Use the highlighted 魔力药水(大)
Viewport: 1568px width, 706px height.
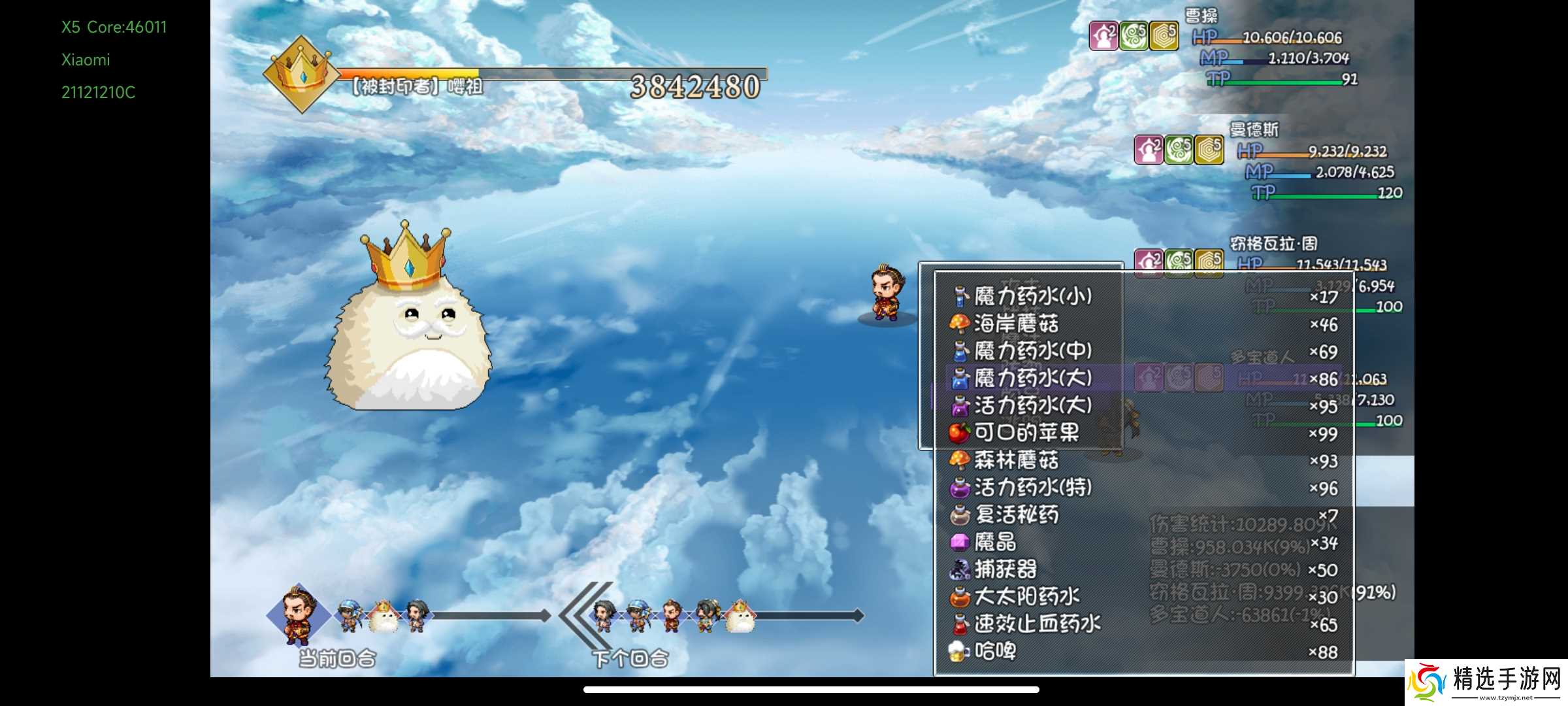(1032, 378)
